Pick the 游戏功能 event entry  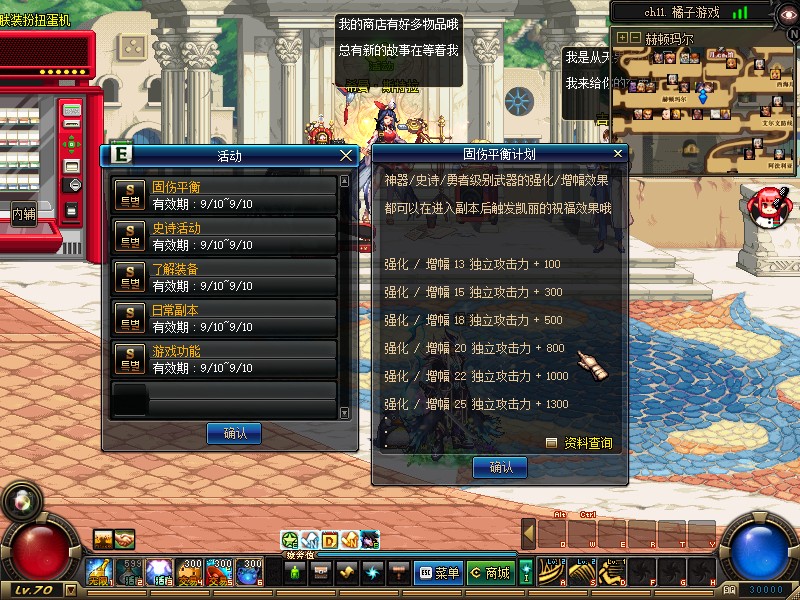(x=224, y=359)
